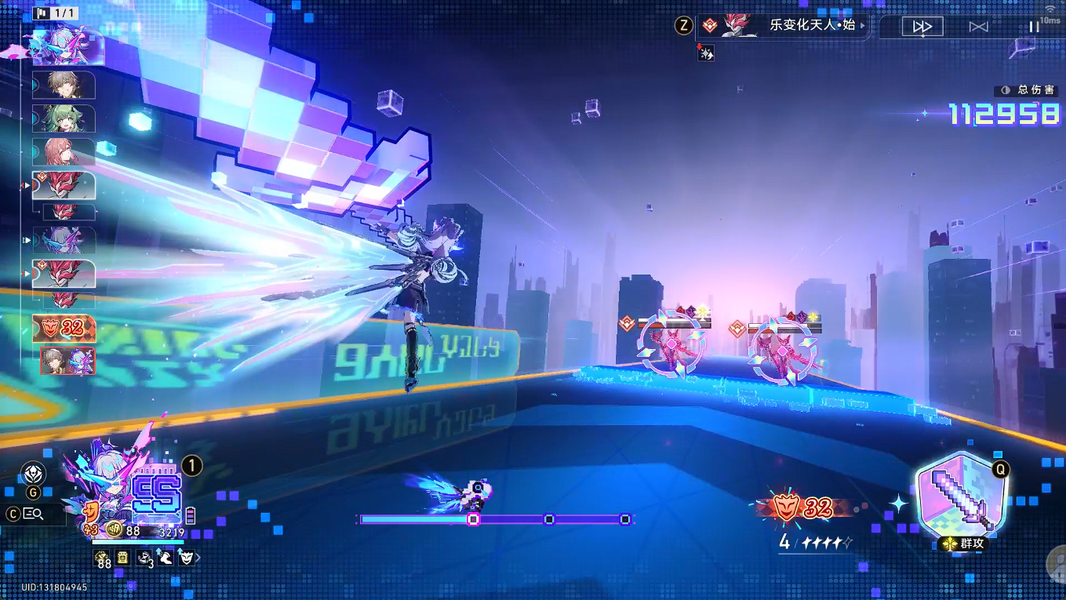Pause the battle

point(1034,26)
